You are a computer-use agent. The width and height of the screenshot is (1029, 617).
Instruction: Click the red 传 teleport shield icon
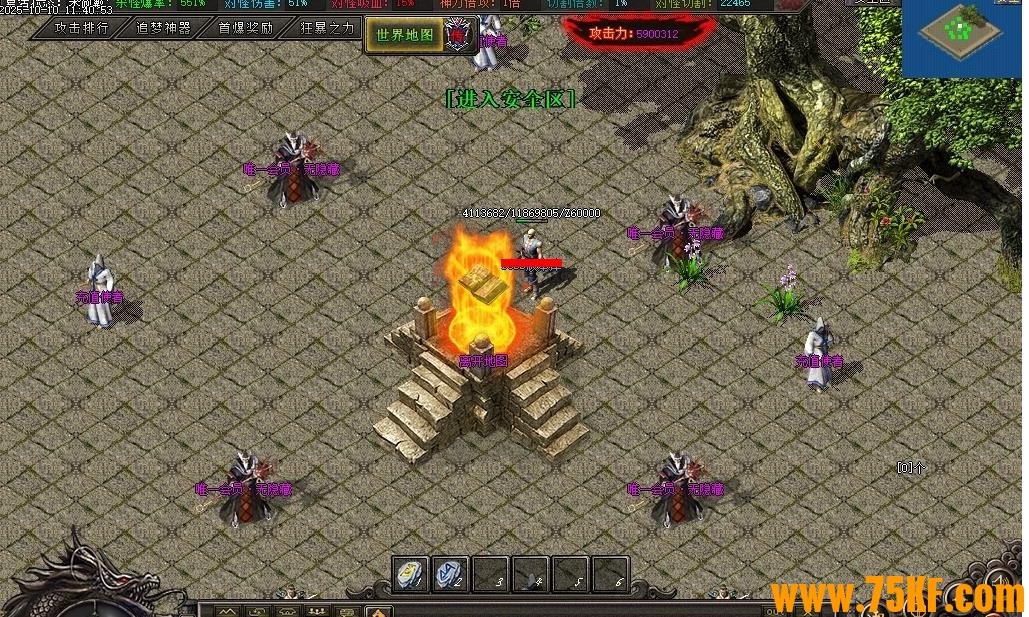click(x=458, y=35)
